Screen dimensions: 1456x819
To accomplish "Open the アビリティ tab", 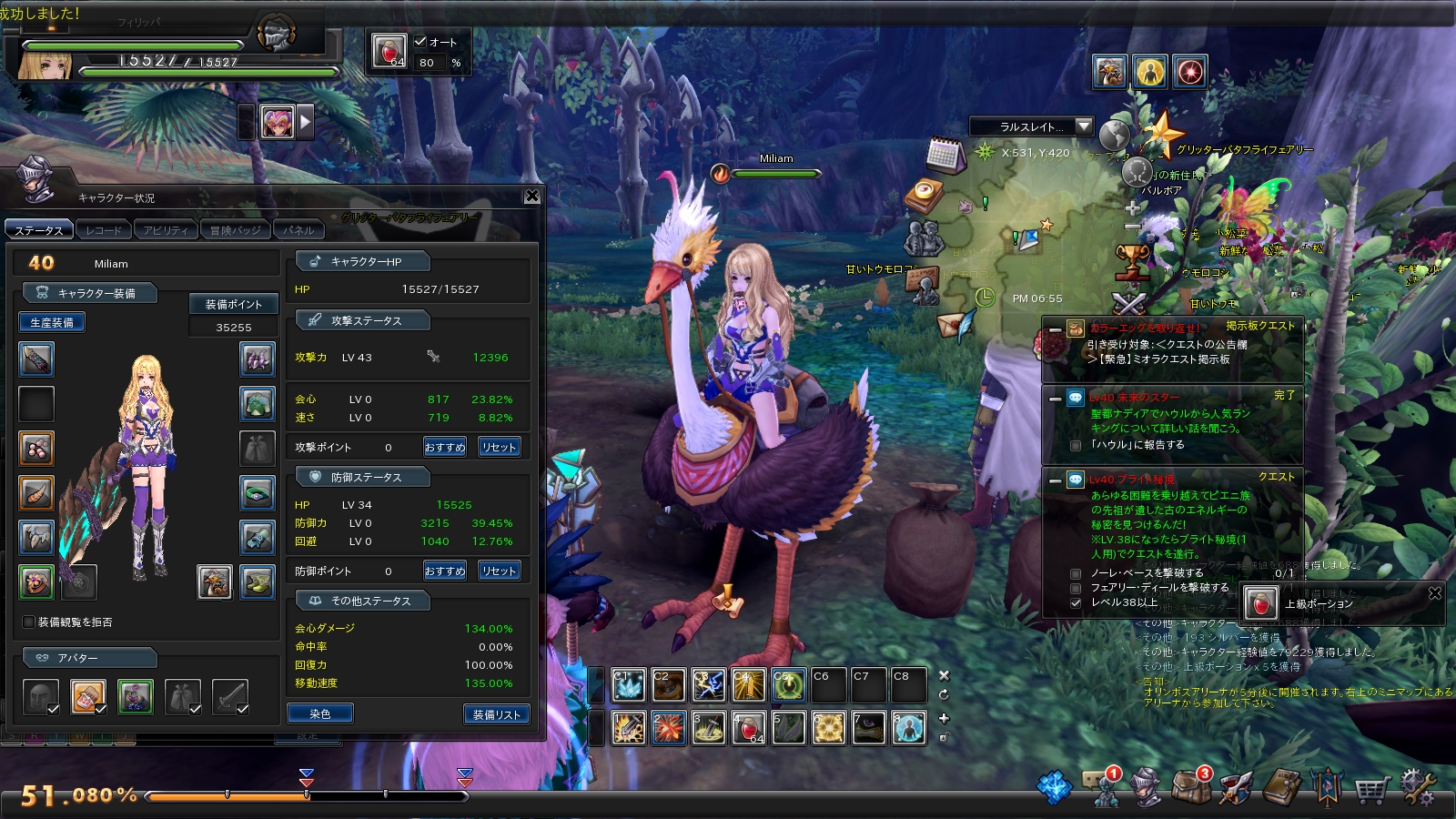I will pos(165,230).
